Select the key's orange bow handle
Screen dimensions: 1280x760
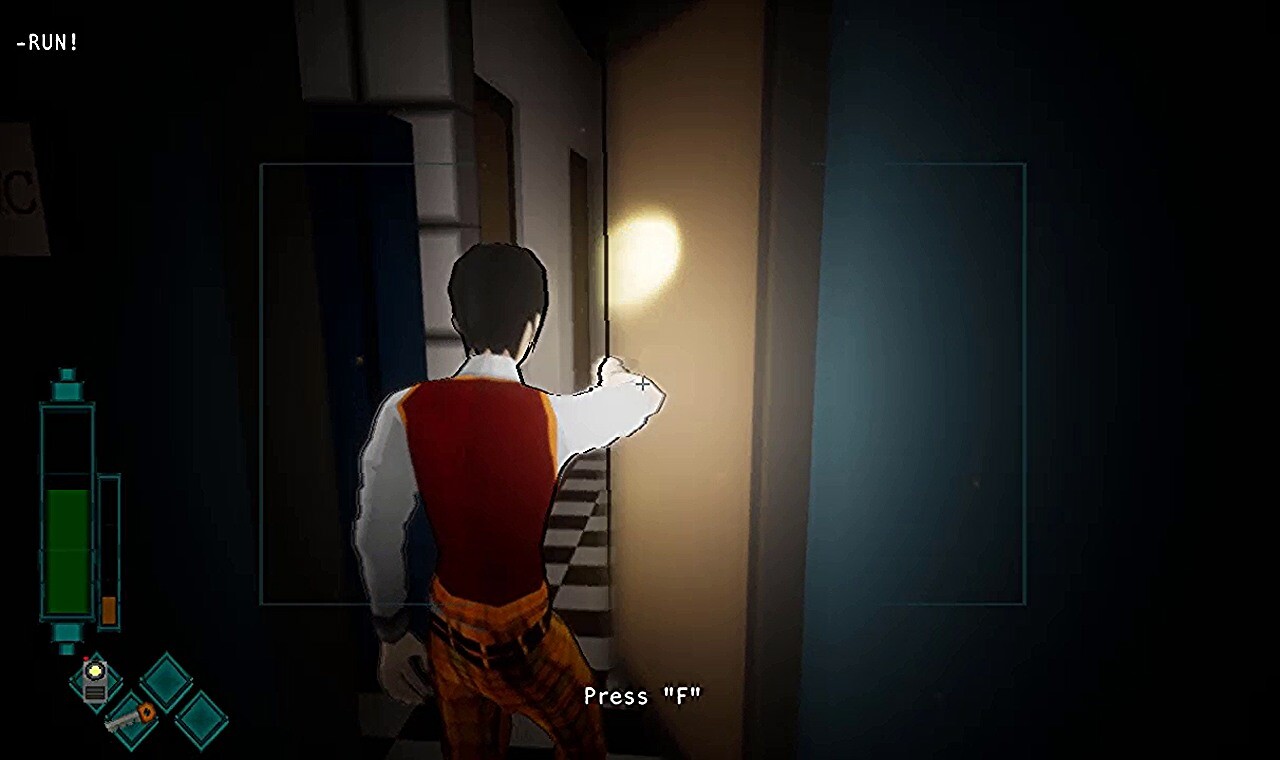[x=147, y=712]
